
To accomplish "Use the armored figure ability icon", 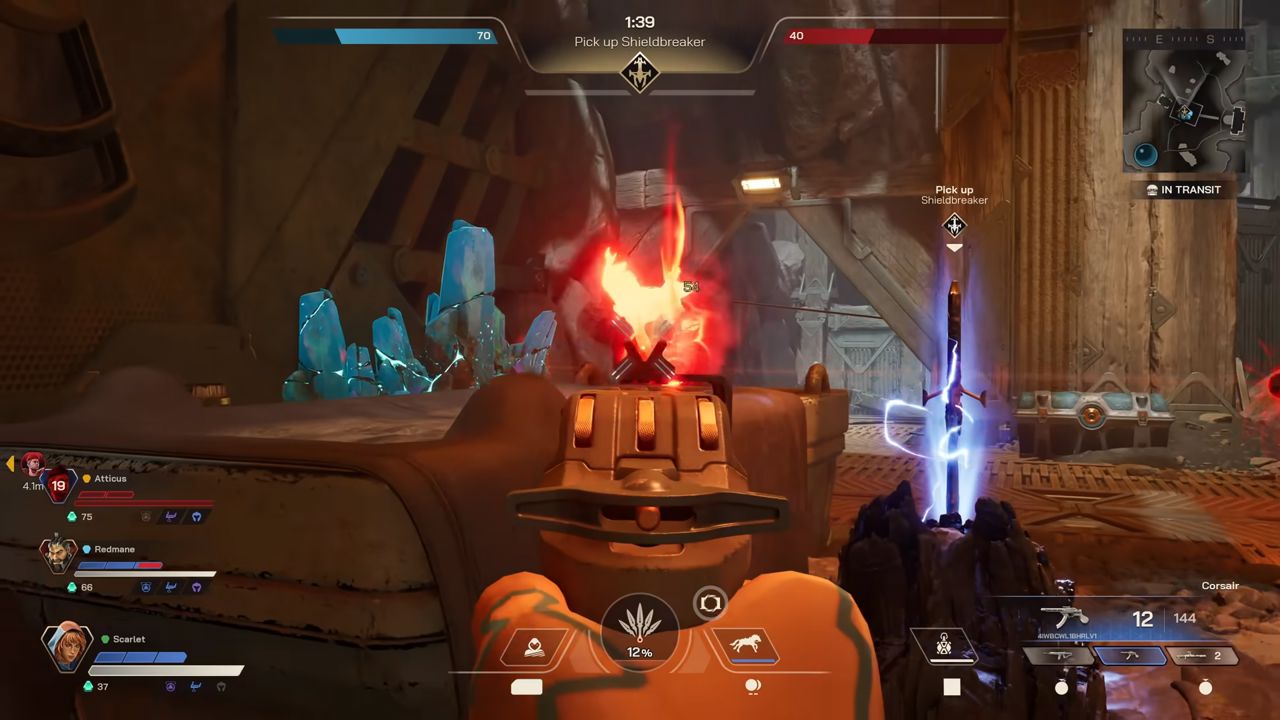I will (942, 647).
